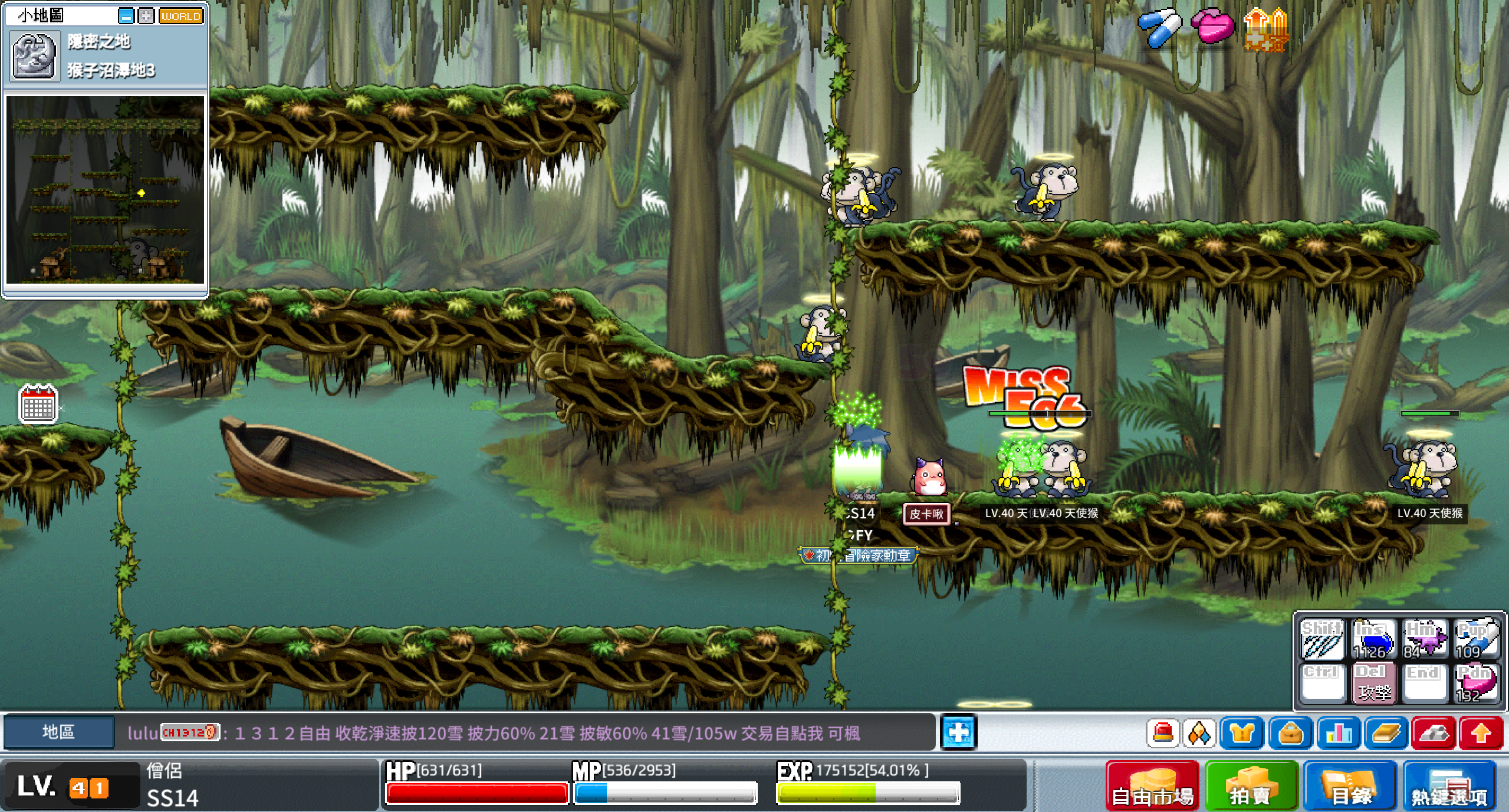Minimize the minimap window

pyautogui.click(x=126, y=16)
